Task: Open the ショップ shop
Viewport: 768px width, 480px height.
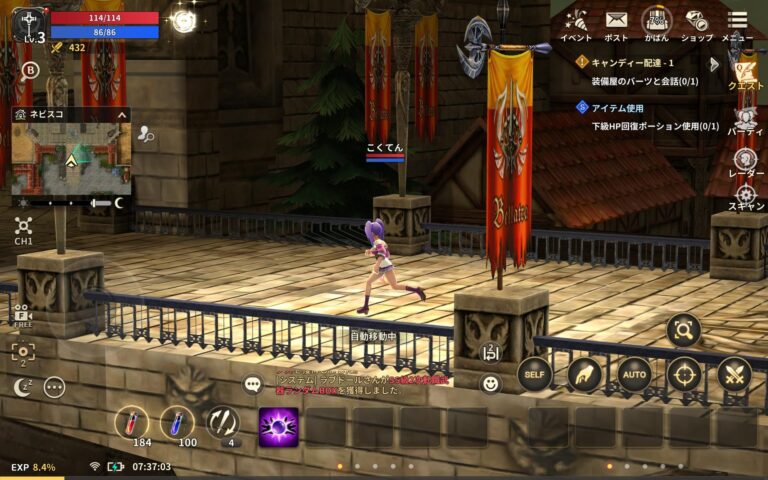Action: (697, 23)
